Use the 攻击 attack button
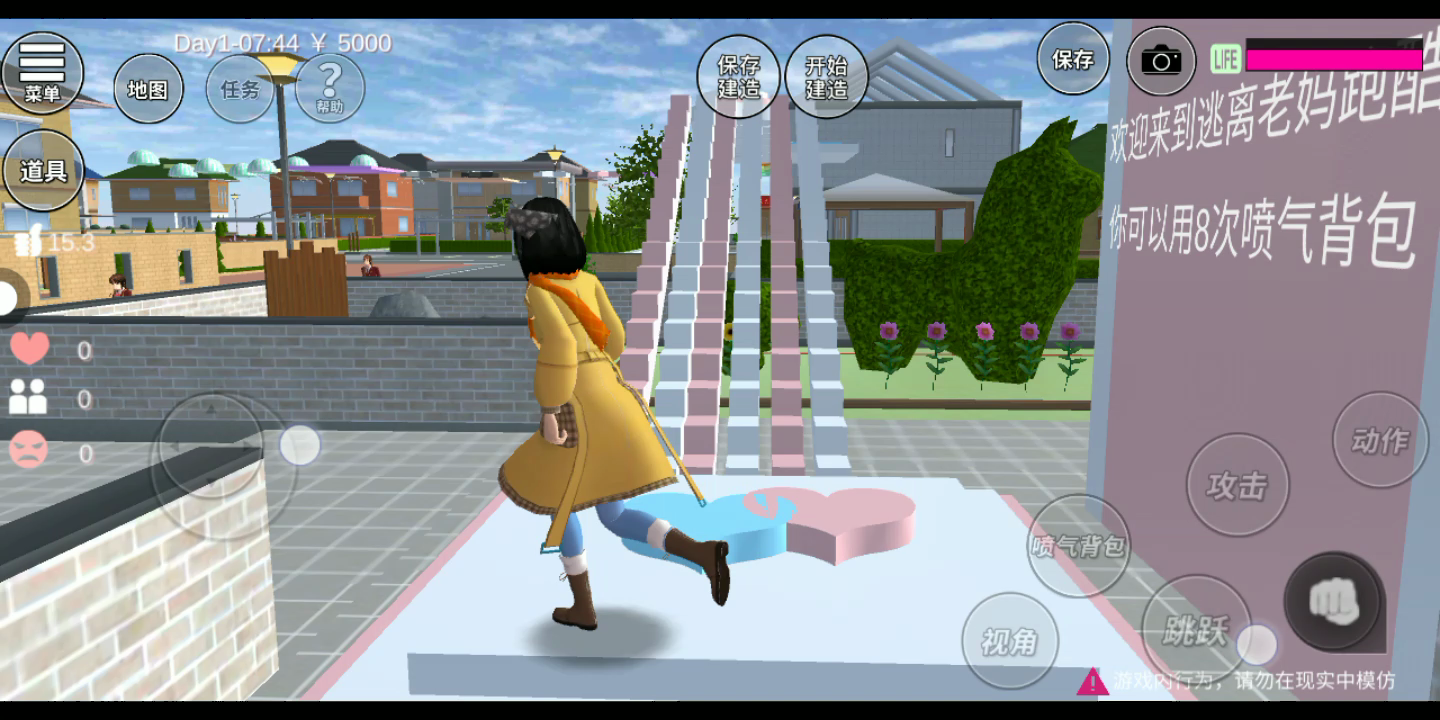 [x=1237, y=486]
